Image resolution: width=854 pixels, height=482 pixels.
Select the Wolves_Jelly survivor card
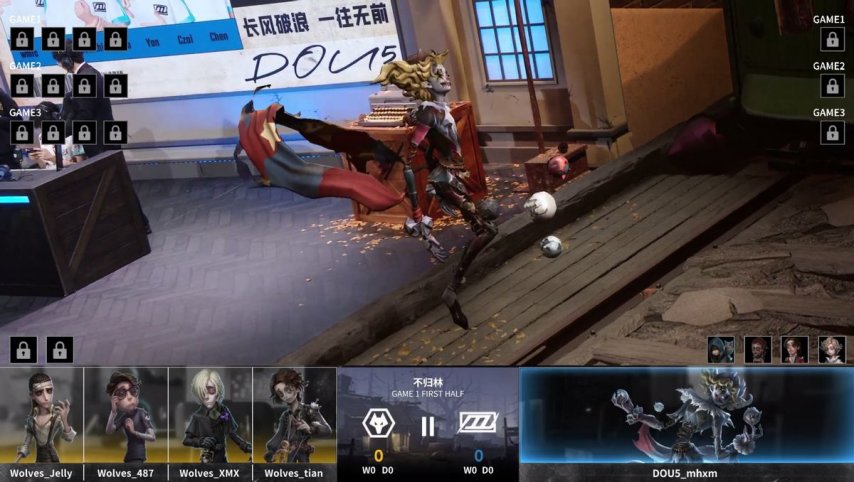tap(42, 416)
